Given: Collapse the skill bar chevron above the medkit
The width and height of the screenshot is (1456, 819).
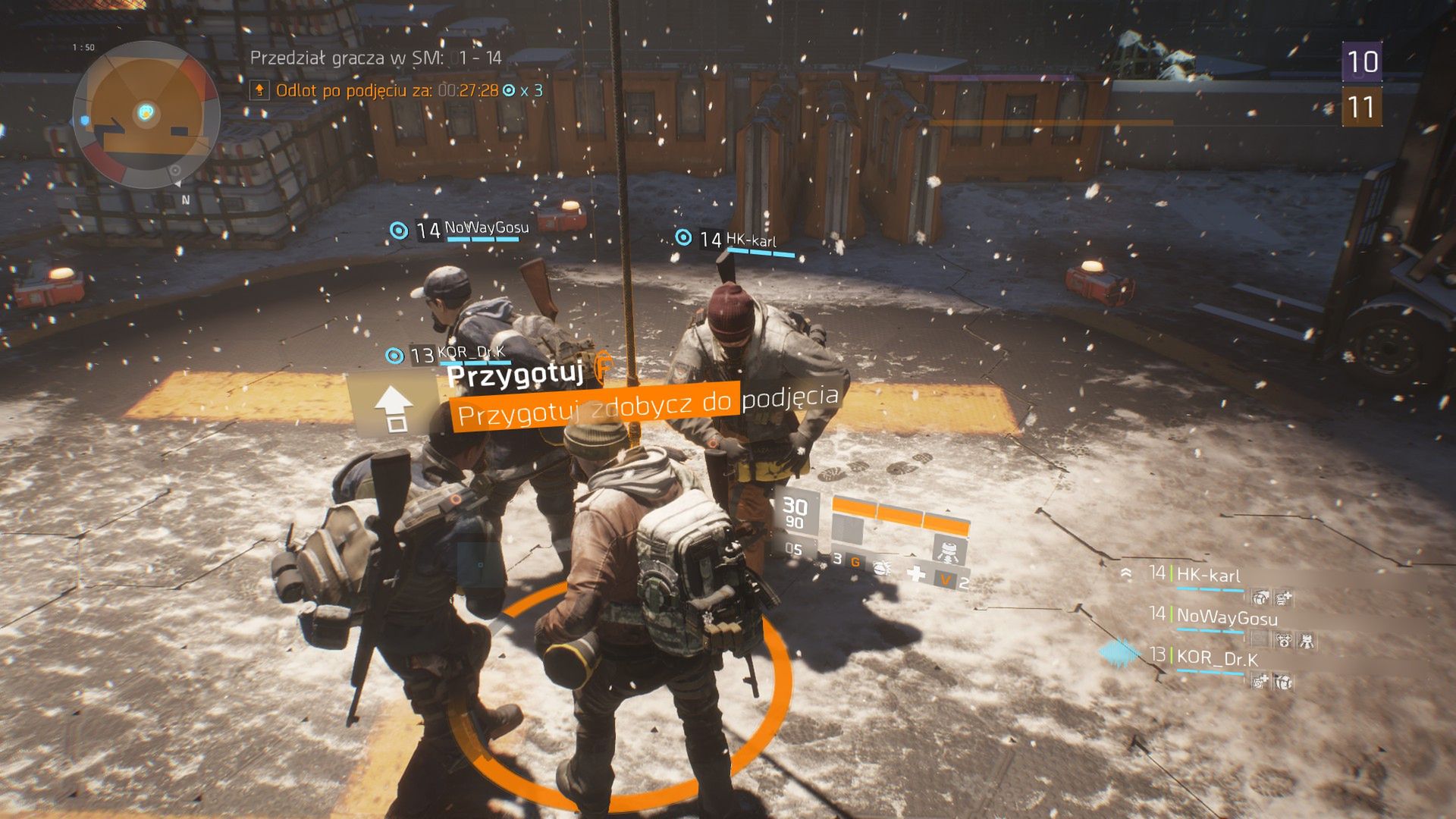Looking at the screenshot, I should pyautogui.click(x=912, y=554).
